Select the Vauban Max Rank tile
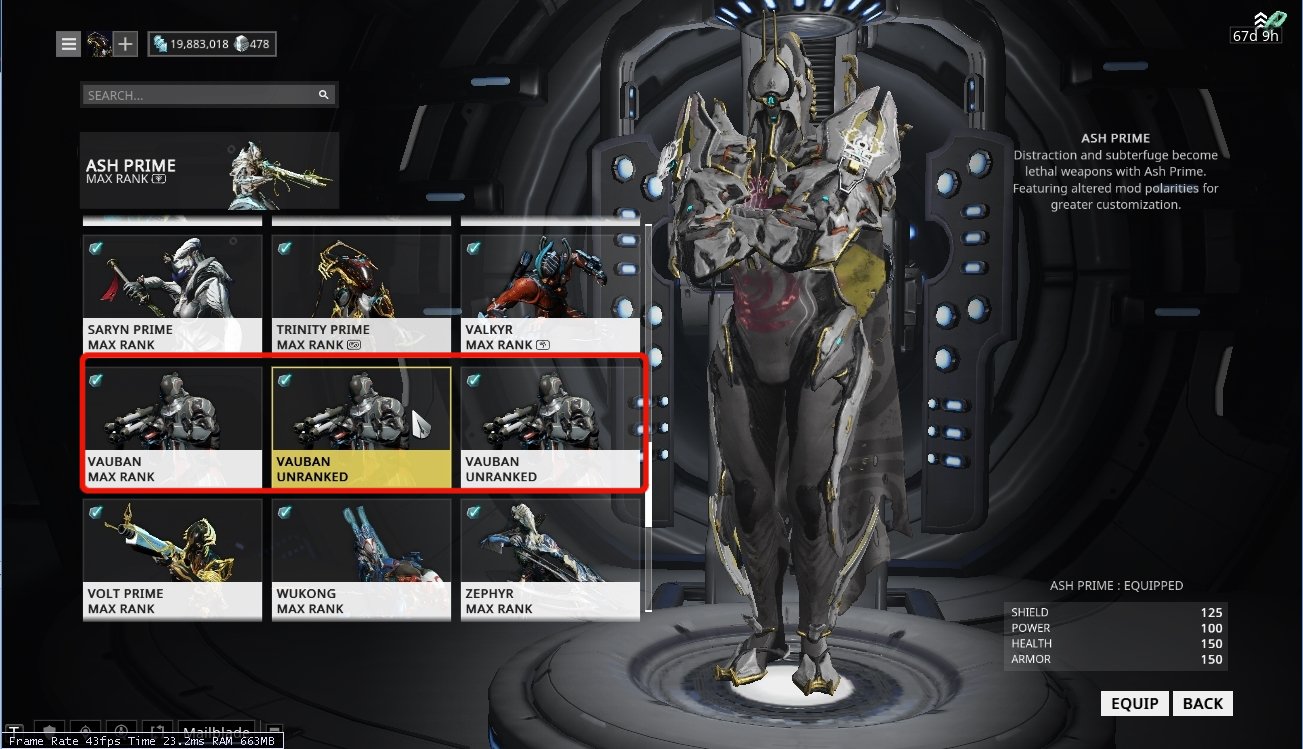The width and height of the screenshot is (1303, 749). (x=172, y=427)
